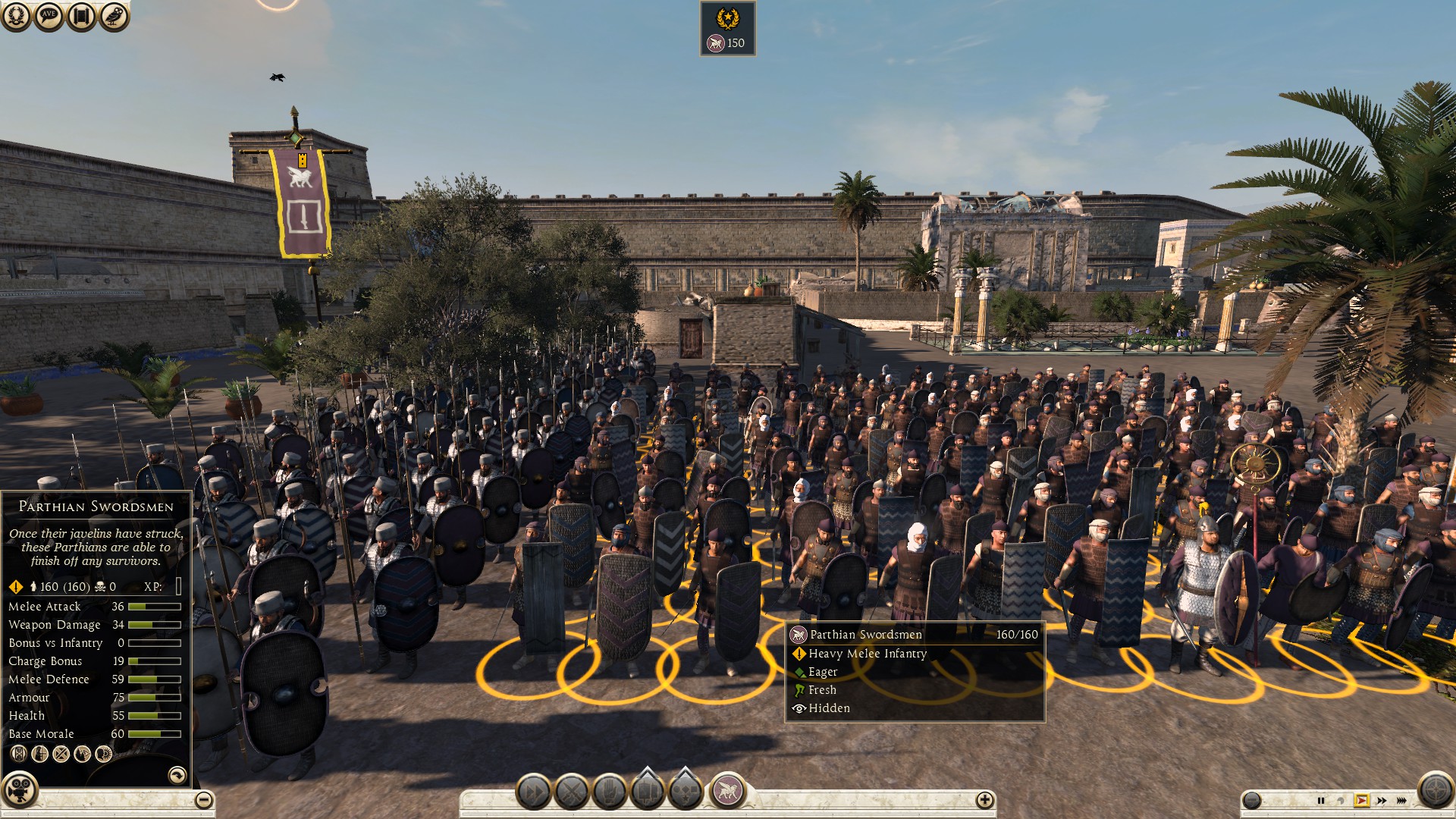
Task: Open the scroll icon menu button
Action: pos(81,16)
